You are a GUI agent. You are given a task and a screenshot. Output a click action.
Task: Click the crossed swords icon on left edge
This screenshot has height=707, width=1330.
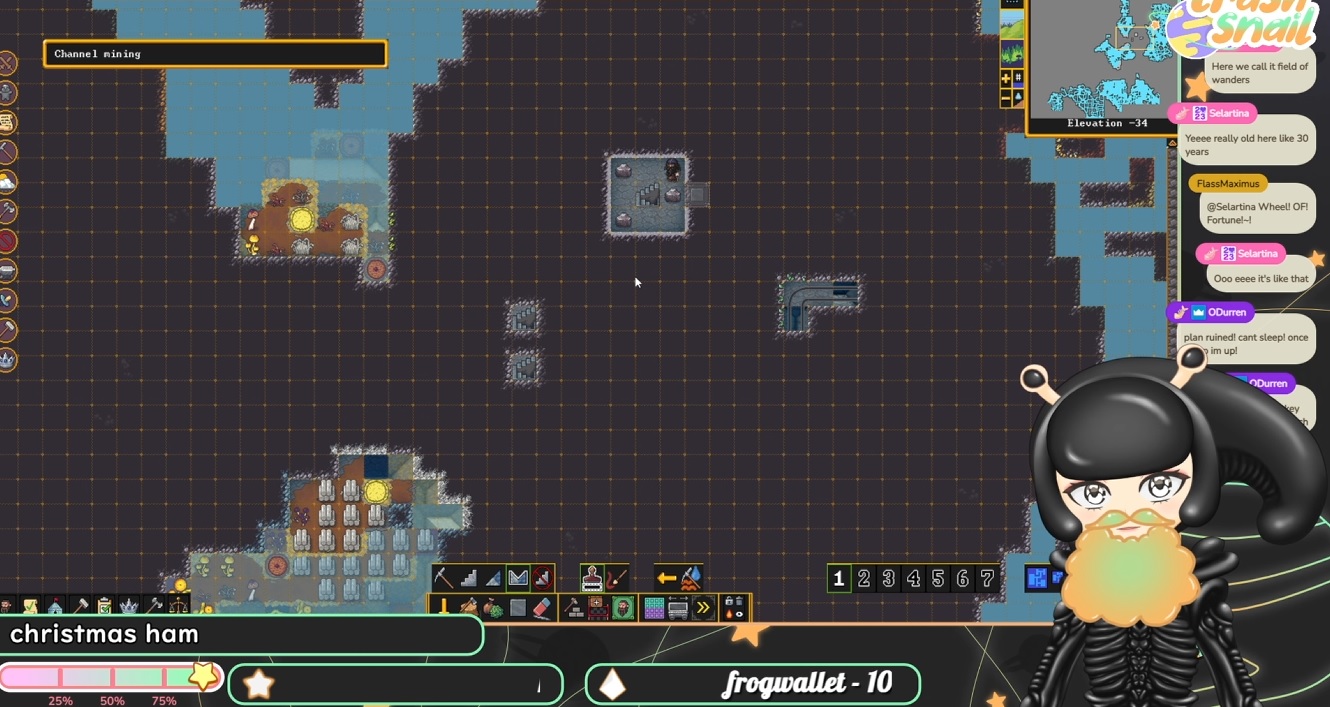point(7,64)
